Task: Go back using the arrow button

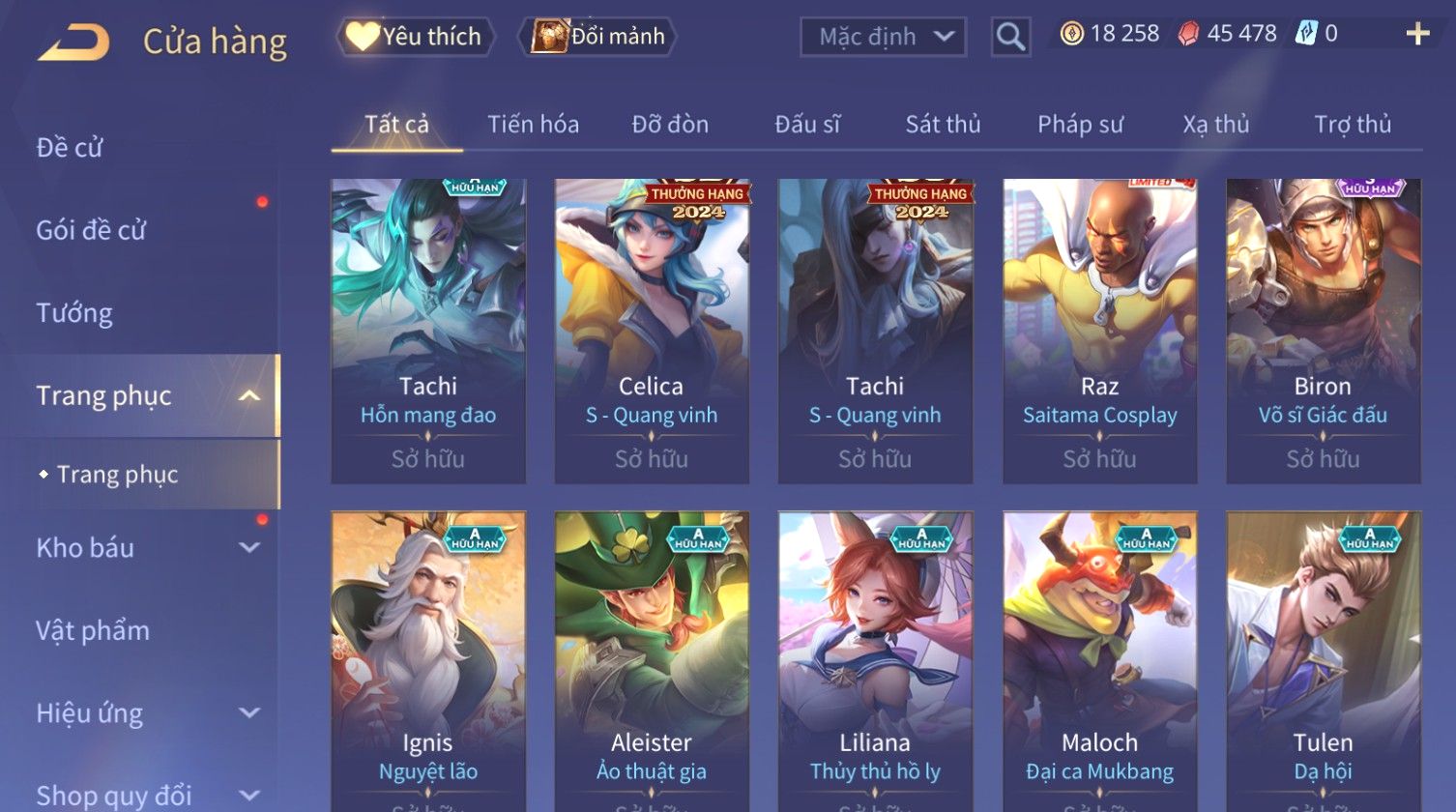Action: (x=73, y=43)
